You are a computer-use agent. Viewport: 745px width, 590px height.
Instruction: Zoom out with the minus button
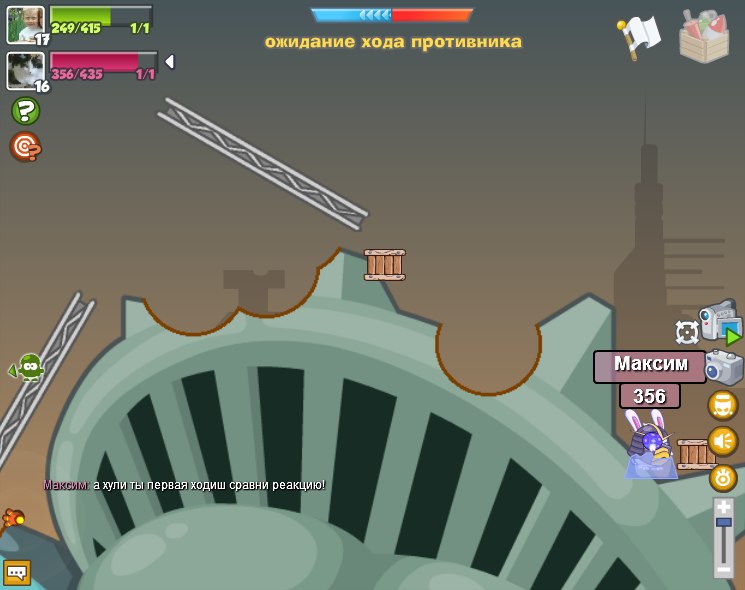[x=724, y=568]
